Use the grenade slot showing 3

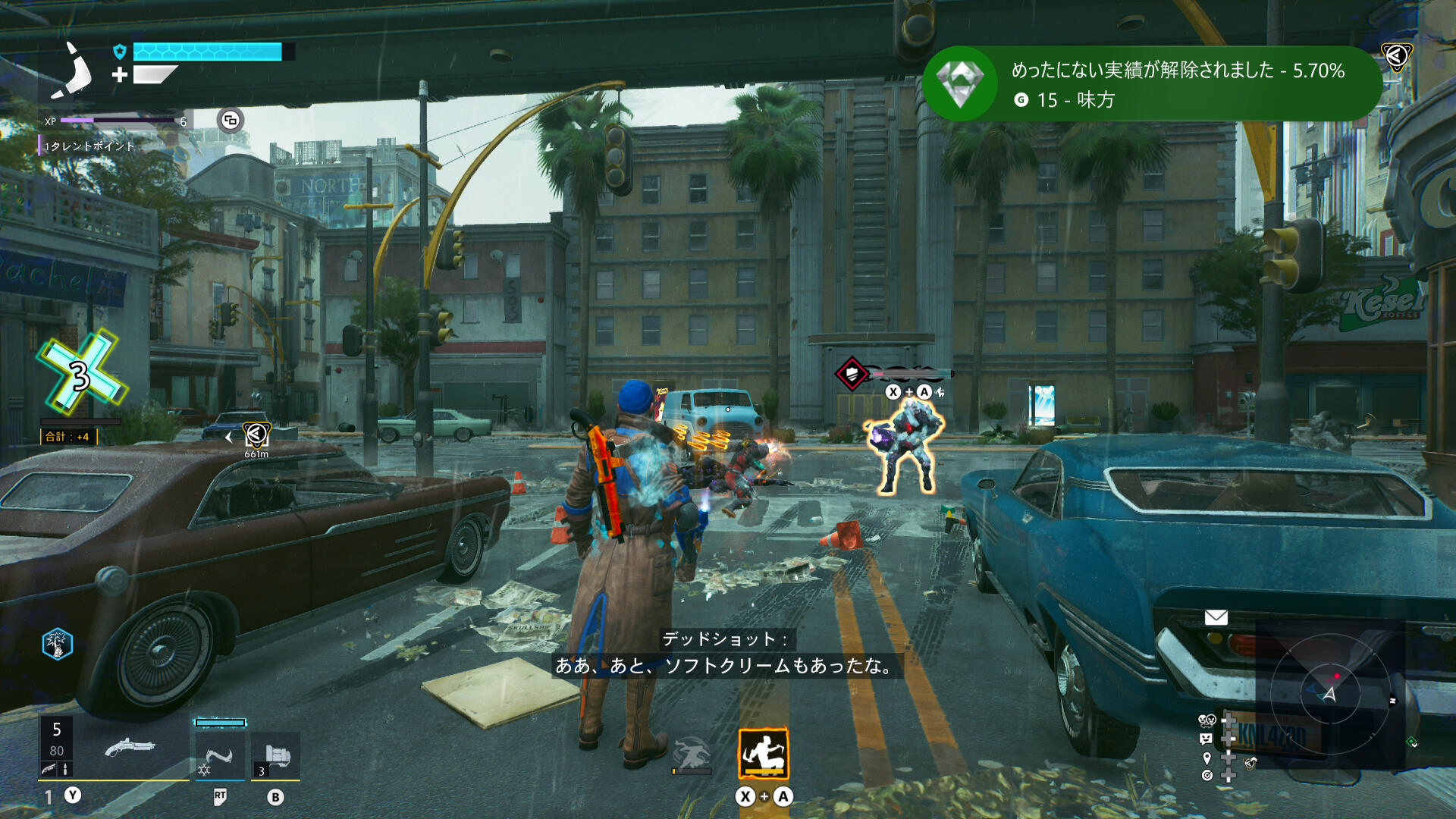point(276,756)
